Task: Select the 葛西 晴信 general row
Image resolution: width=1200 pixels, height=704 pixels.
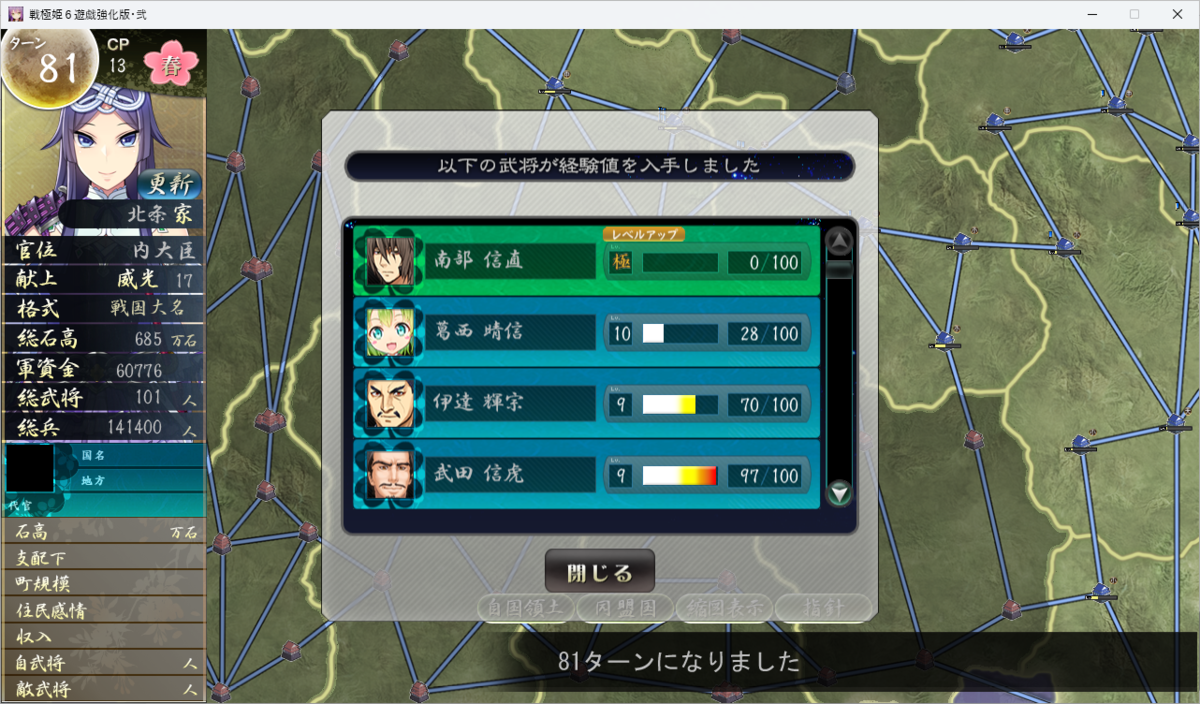Action: (x=586, y=332)
